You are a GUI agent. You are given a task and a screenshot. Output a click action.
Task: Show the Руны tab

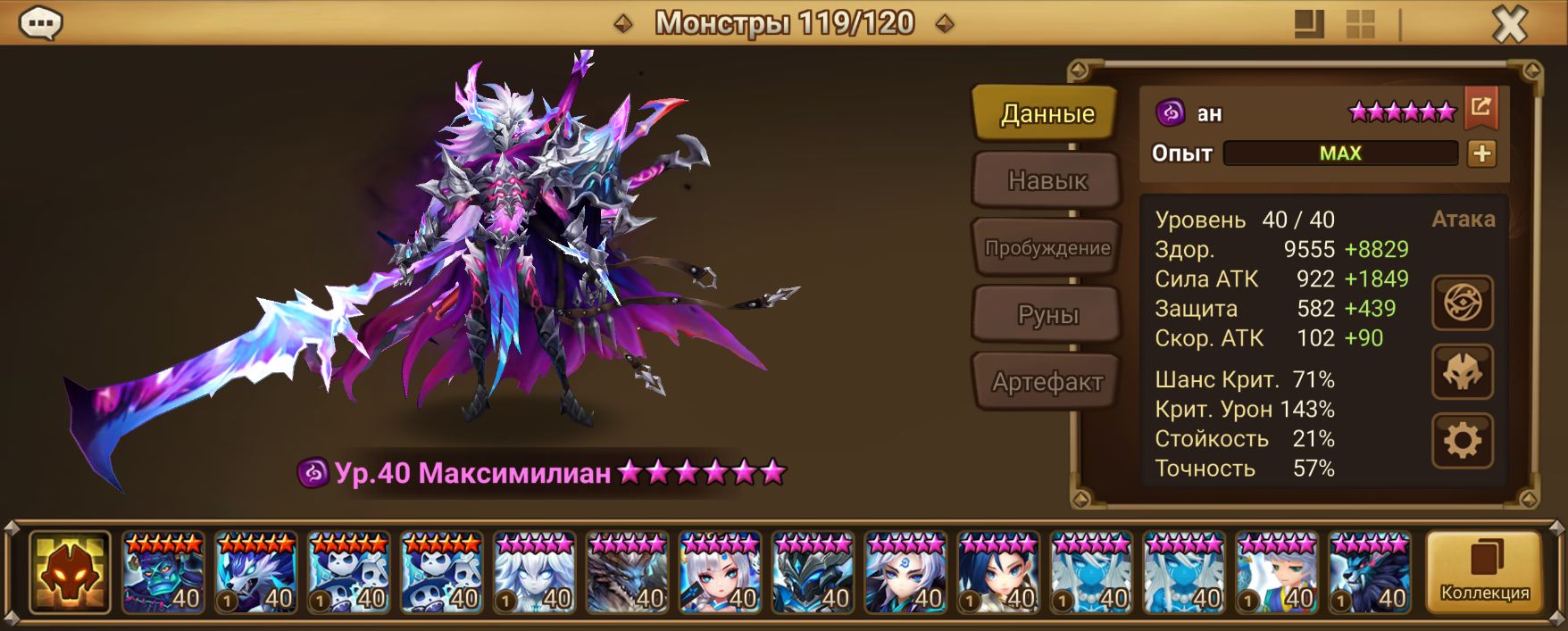(1047, 315)
